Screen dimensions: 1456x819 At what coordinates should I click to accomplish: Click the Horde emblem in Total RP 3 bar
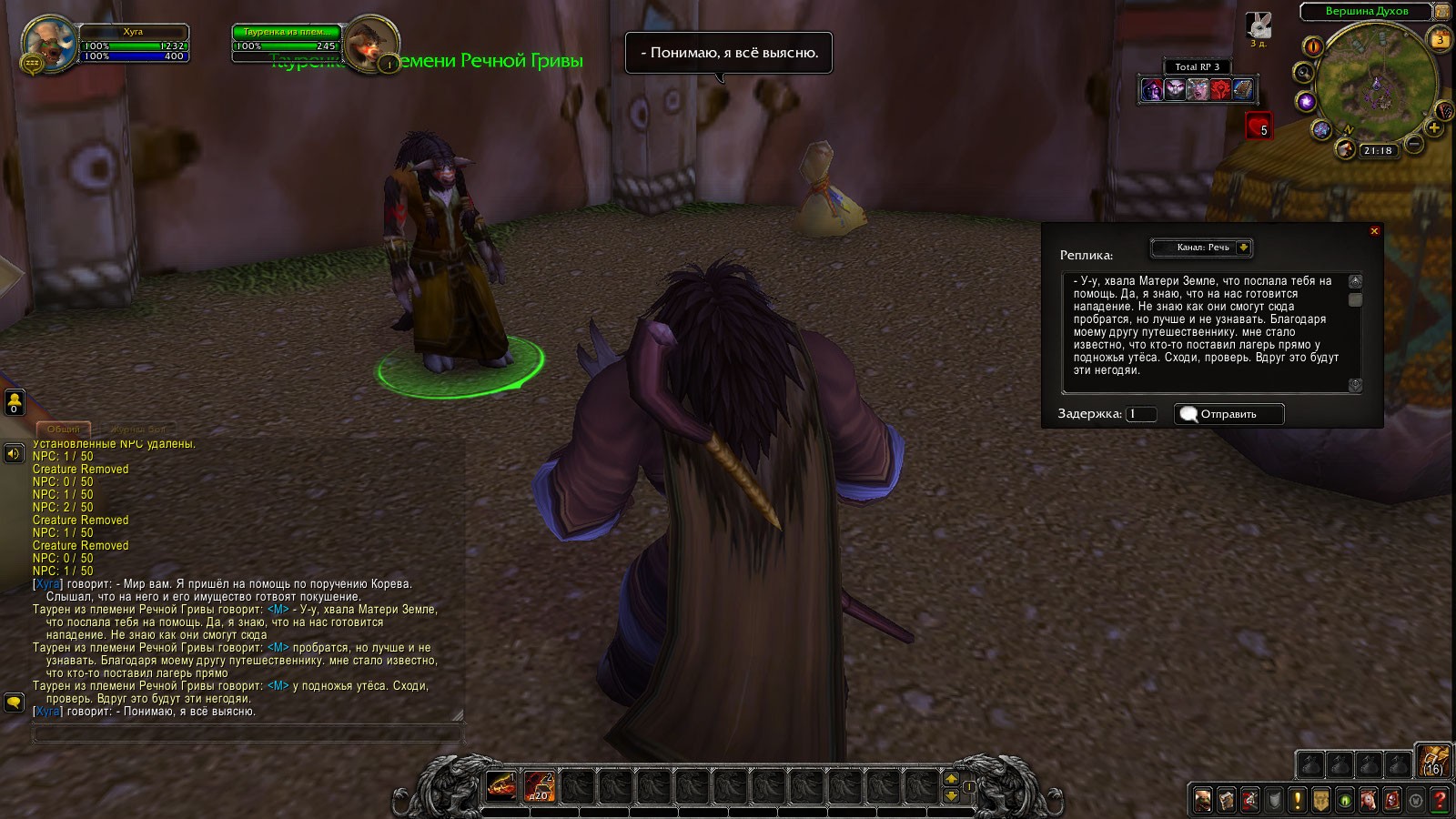pyautogui.click(x=1220, y=89)
